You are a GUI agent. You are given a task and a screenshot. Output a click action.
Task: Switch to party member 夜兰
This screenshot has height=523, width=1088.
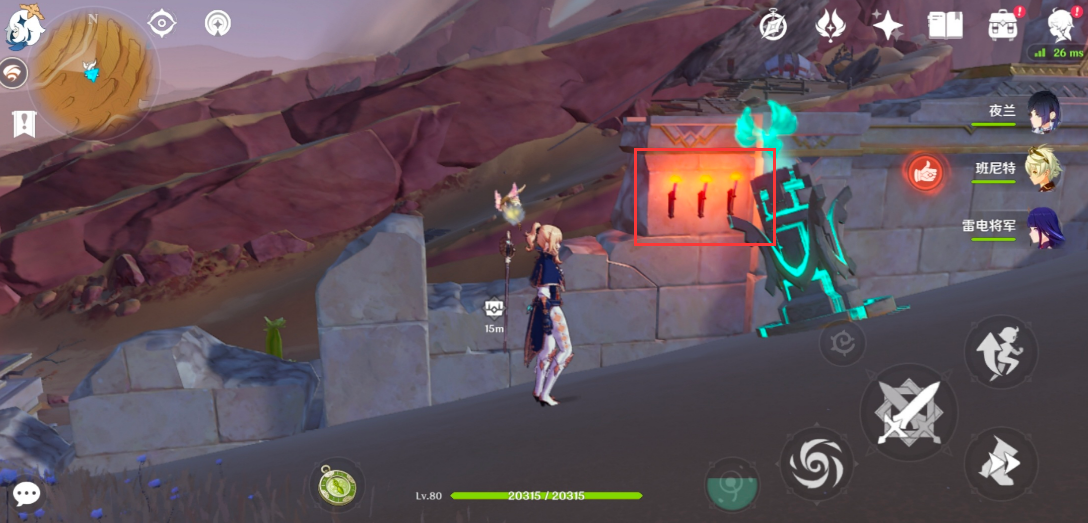click(1043, 112)
